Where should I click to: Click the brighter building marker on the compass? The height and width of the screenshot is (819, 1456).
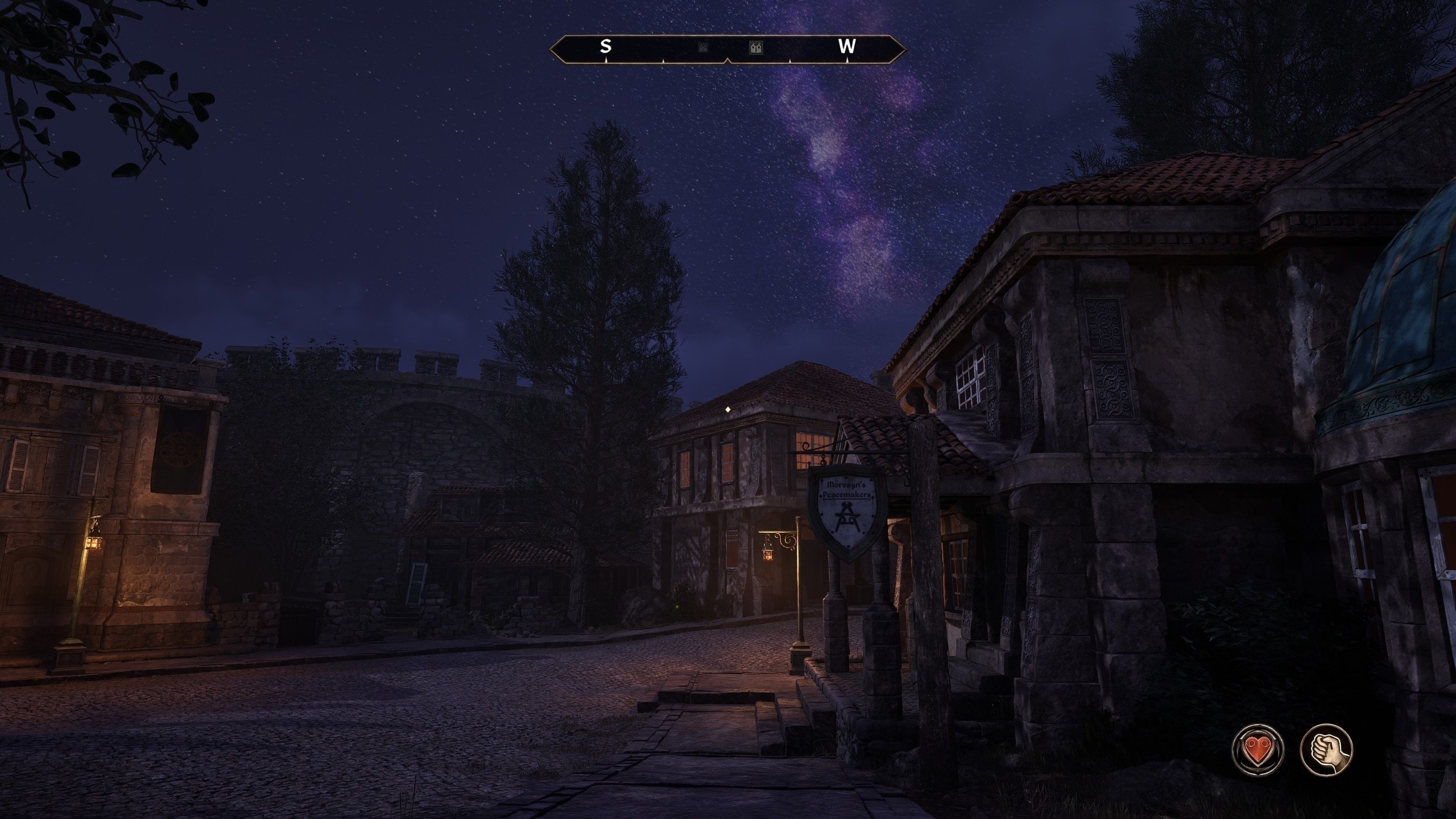756,48
